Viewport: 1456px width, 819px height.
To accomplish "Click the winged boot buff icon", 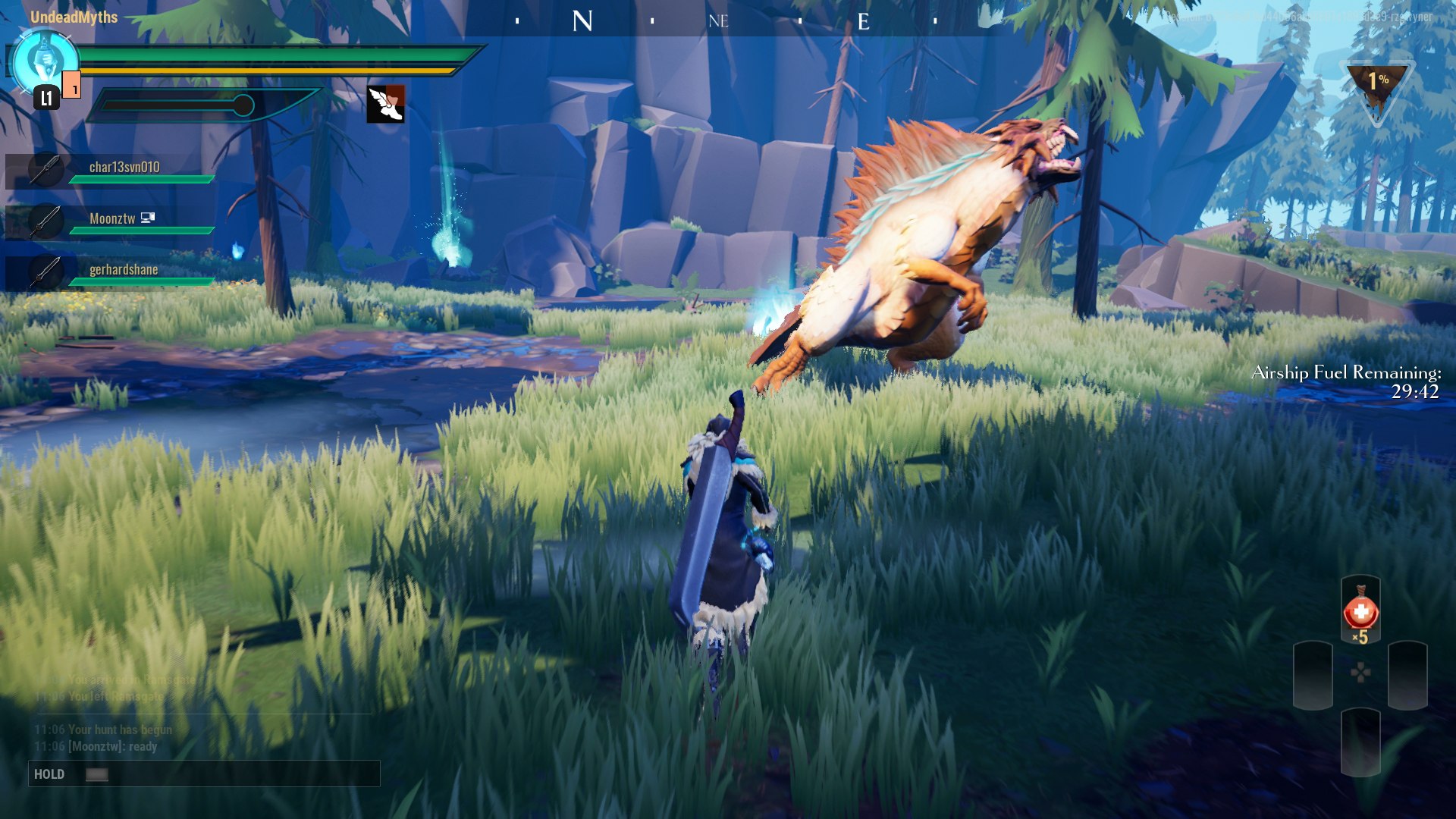I will click(x=385, y=104).
